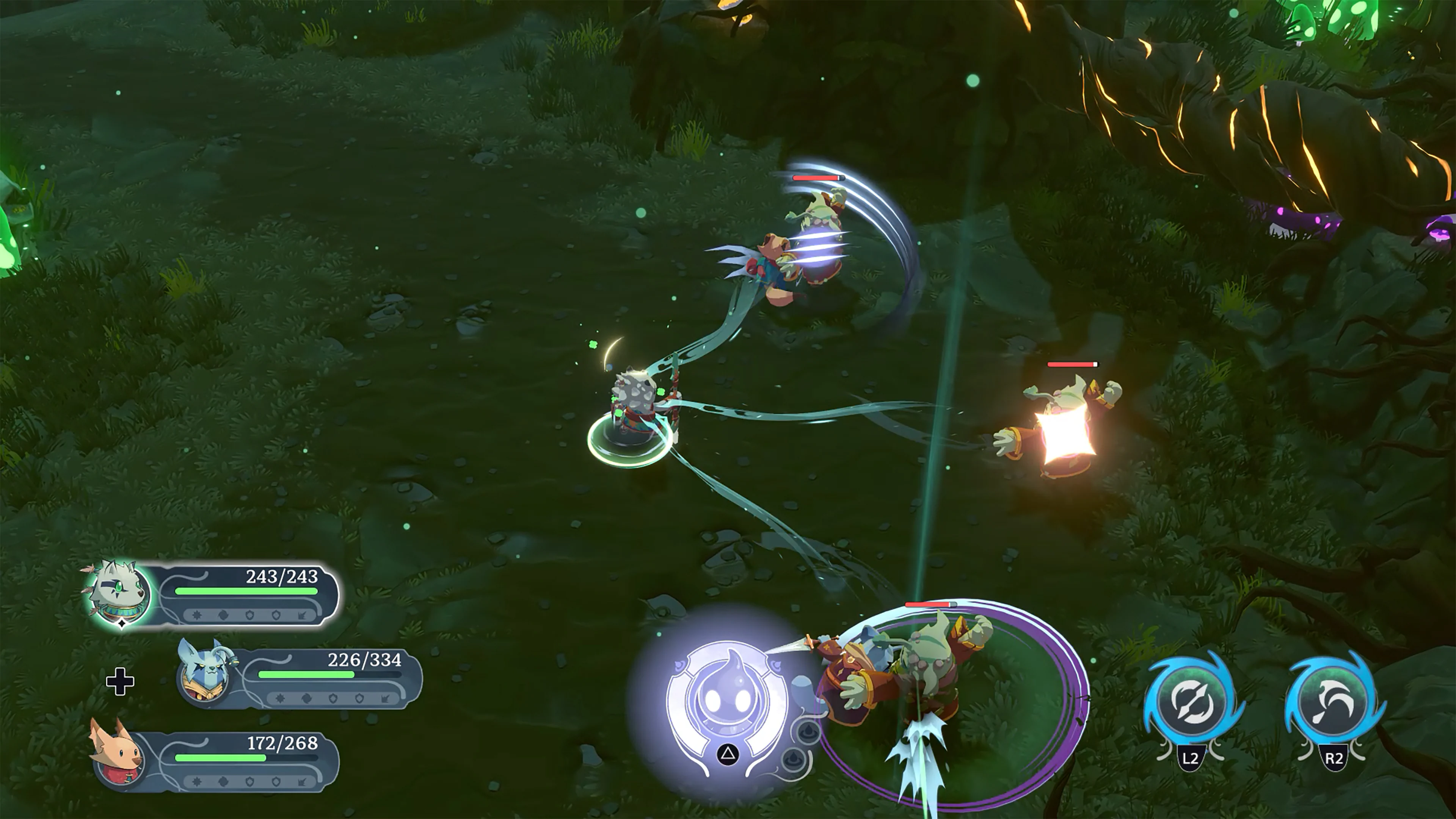This screenshot has height=819, width=1456.
Task: Click the claw status icon under the fox's health bar
Action: (x=303, y=782)
